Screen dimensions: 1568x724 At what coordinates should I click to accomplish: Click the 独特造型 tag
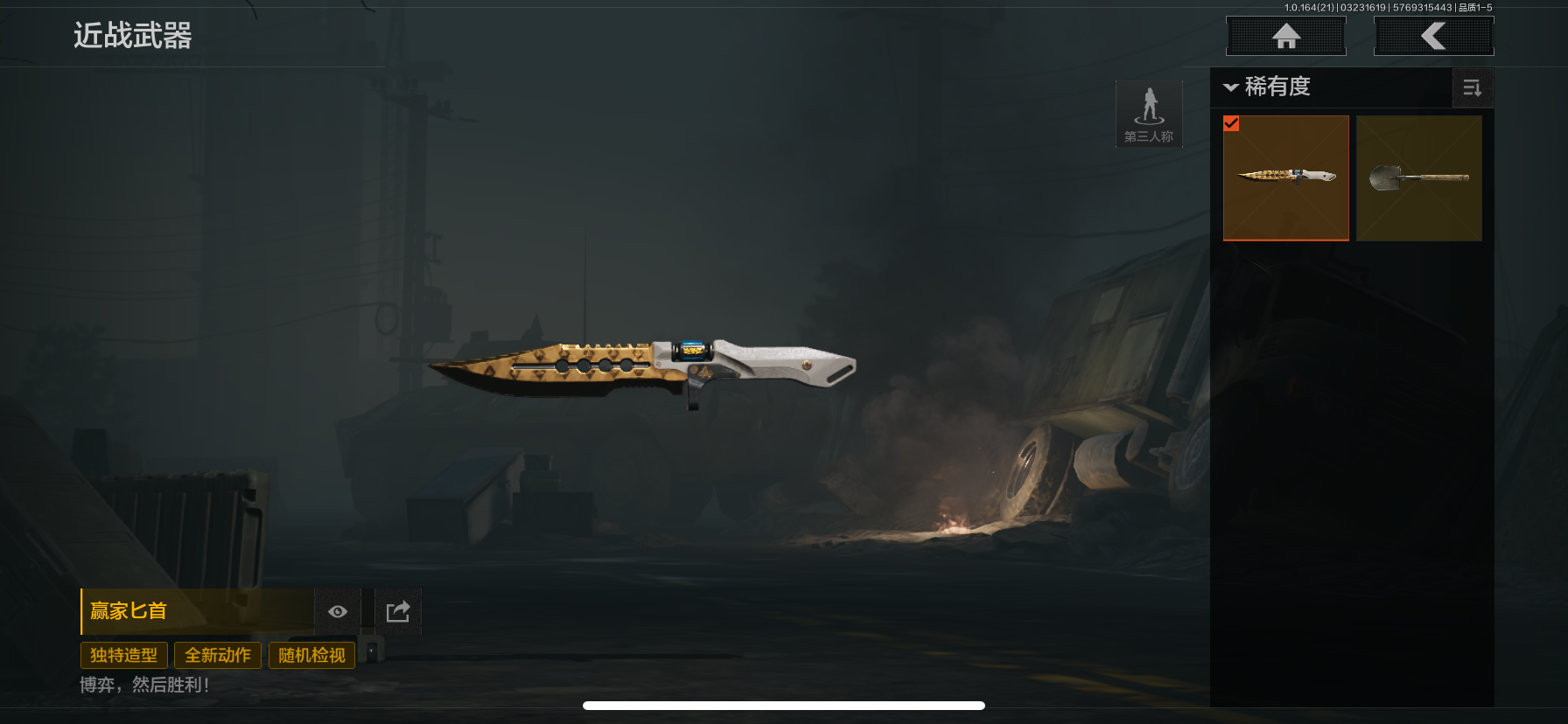coord(123,655)
